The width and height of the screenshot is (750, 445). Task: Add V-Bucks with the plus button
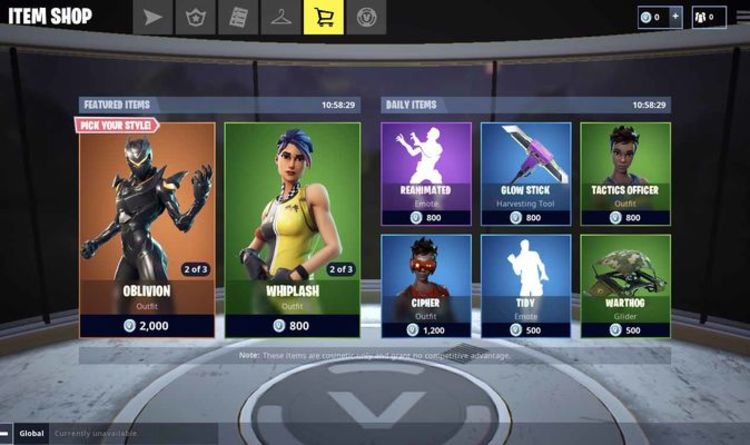coord(677,17)
